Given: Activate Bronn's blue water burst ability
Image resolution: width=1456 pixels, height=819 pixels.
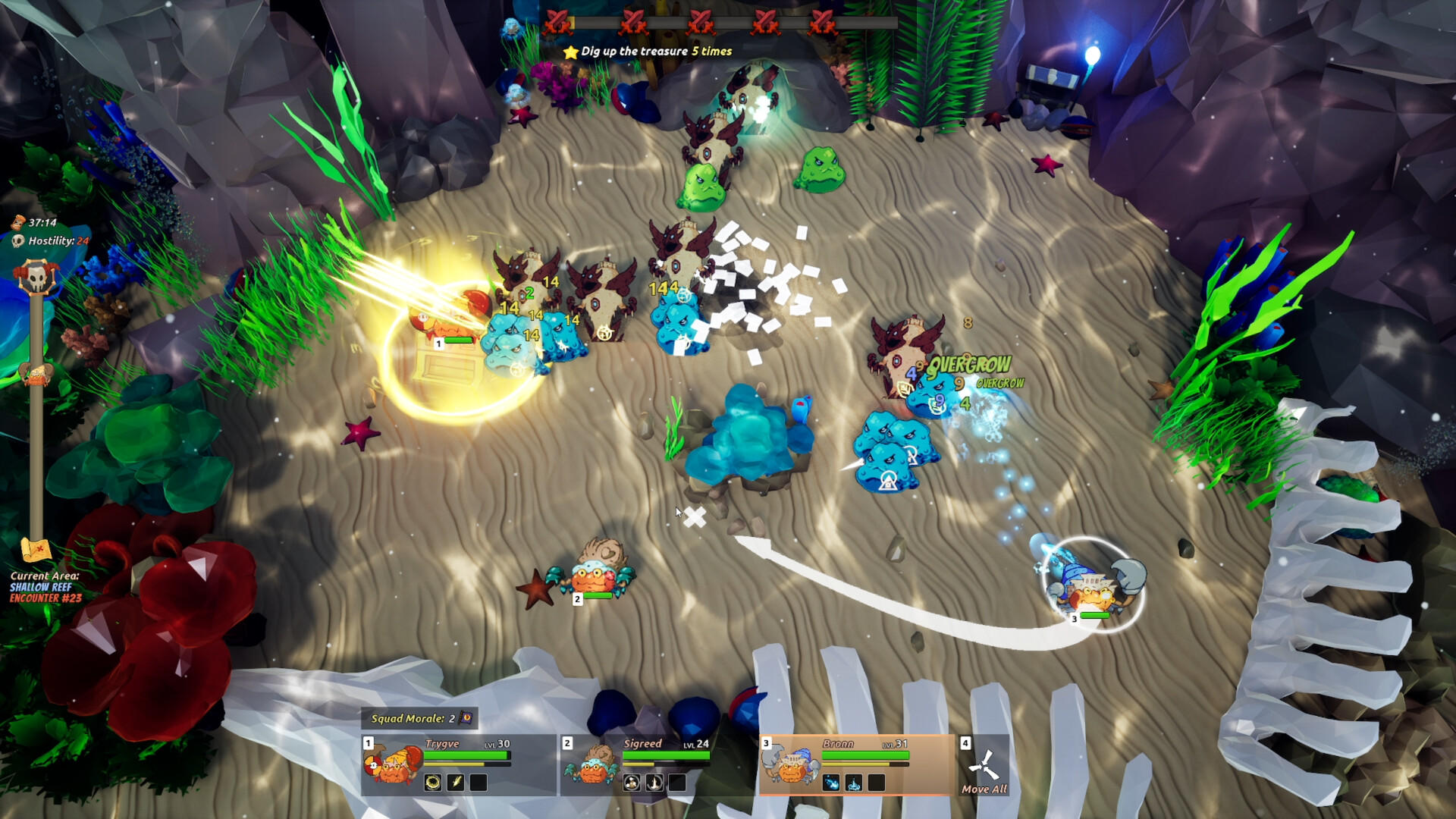Looking at the screenshot, I should (831, 783).
